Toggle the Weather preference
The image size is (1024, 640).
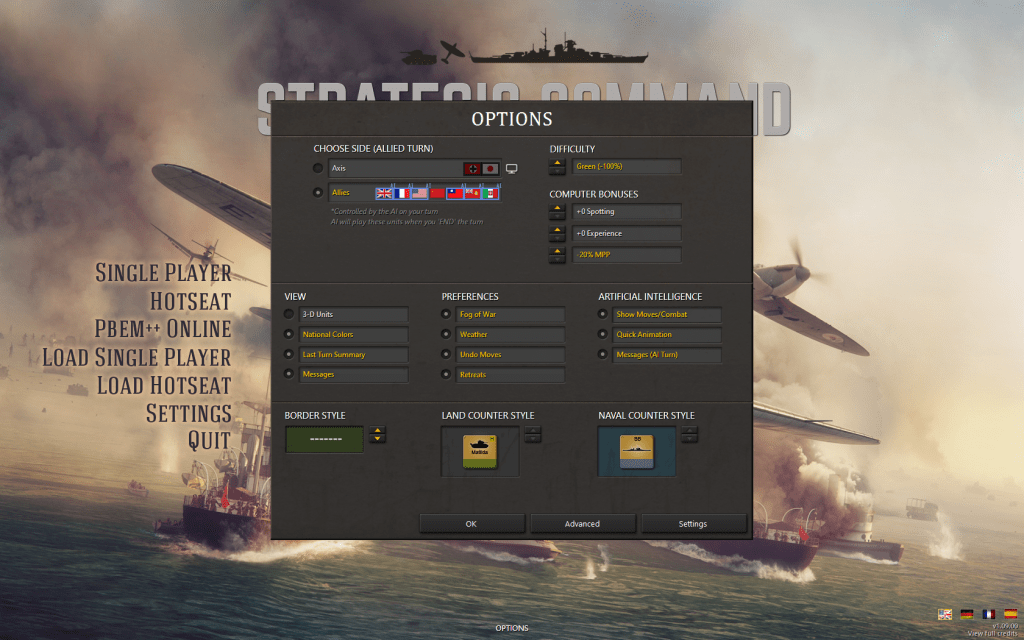[x=446, y=334]
